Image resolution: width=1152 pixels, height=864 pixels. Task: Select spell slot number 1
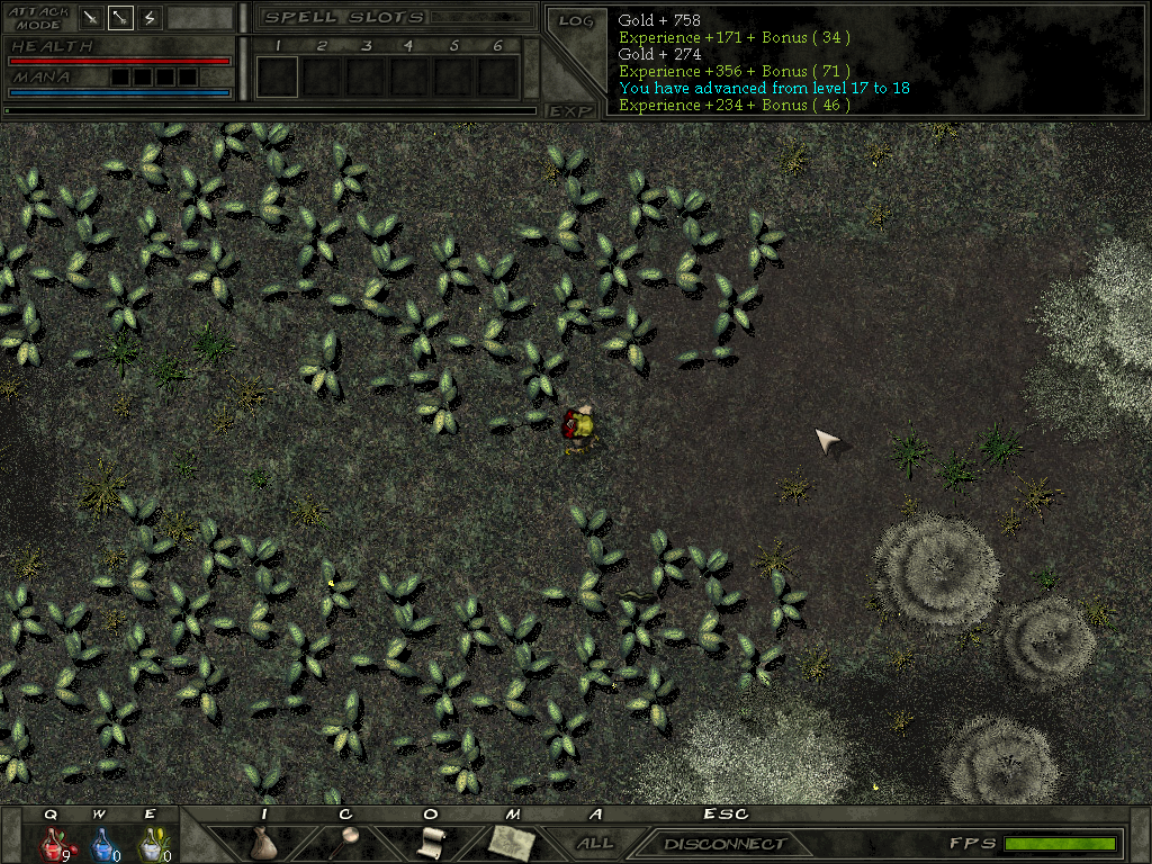pyautogui.click(x=278, y=76)
